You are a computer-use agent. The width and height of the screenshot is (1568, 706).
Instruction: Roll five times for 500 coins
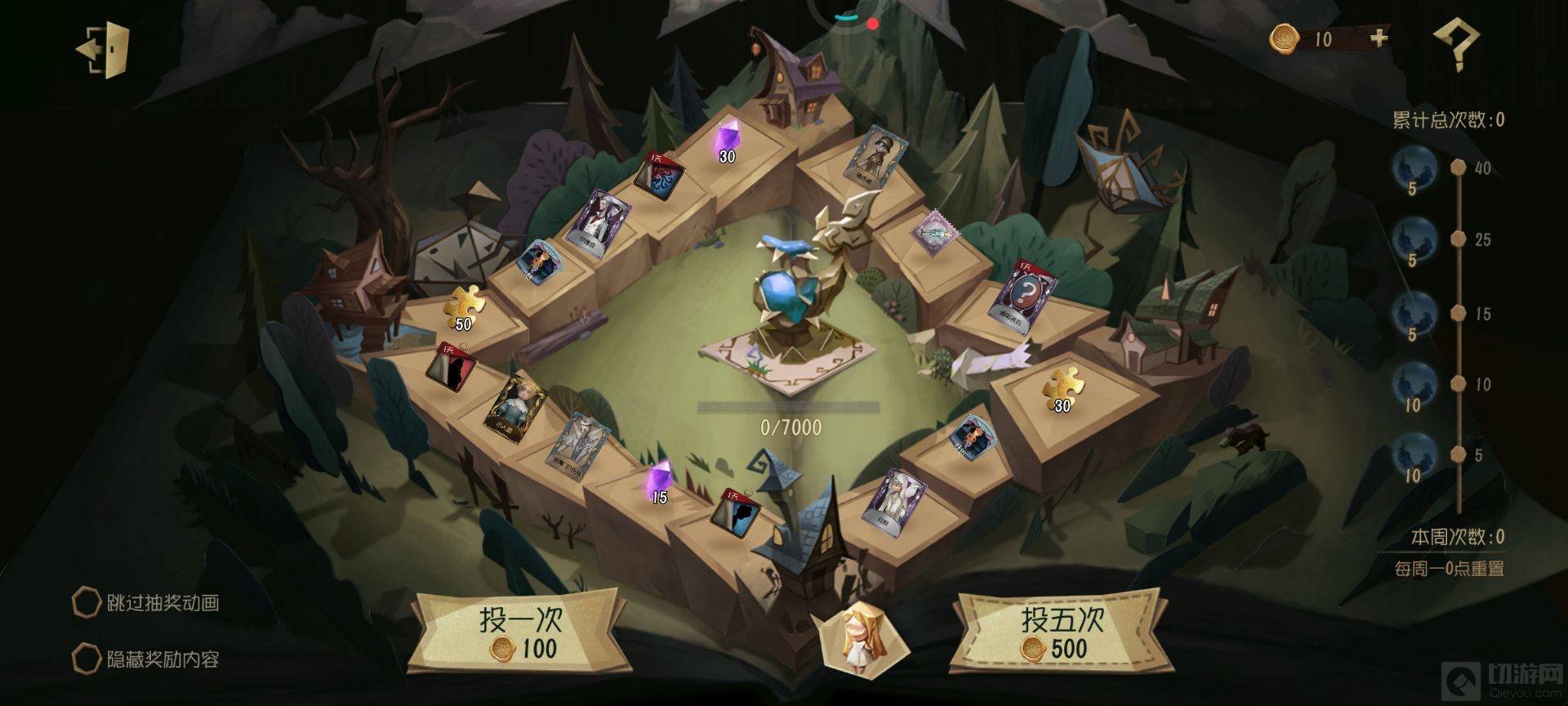pos(1062,635)
